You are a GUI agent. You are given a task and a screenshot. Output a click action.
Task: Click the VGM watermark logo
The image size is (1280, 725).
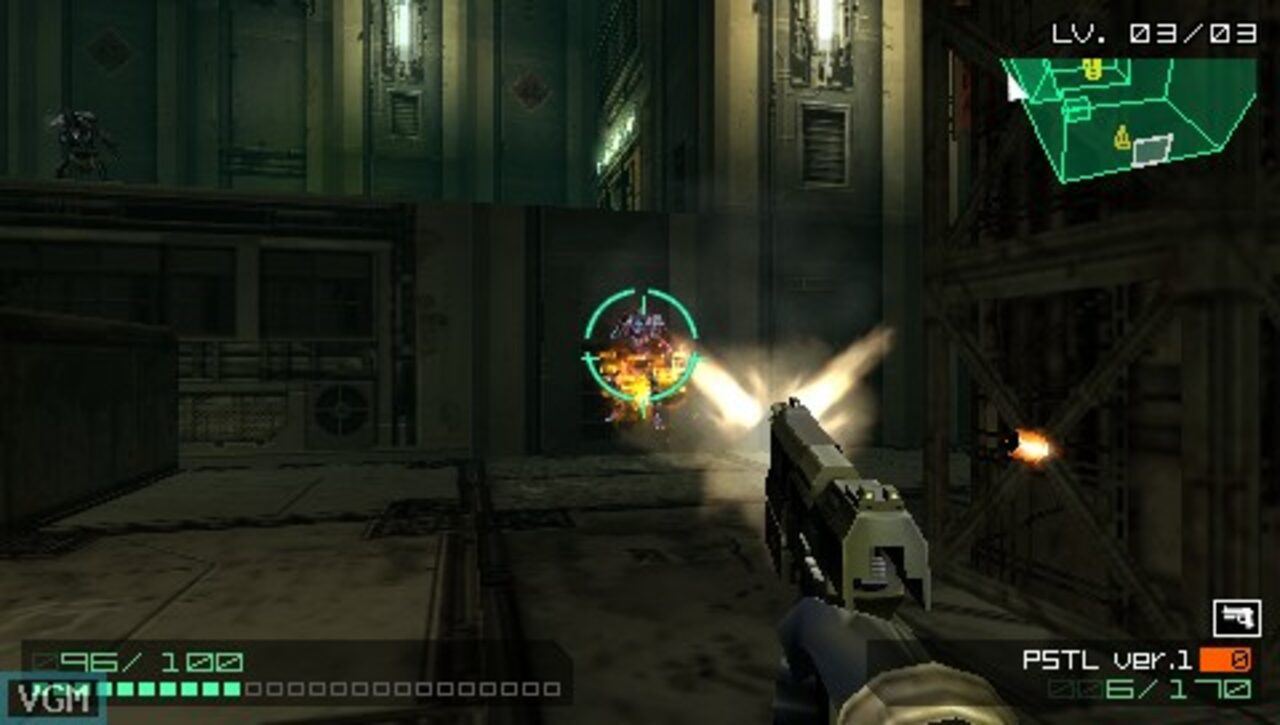point(52,697)
